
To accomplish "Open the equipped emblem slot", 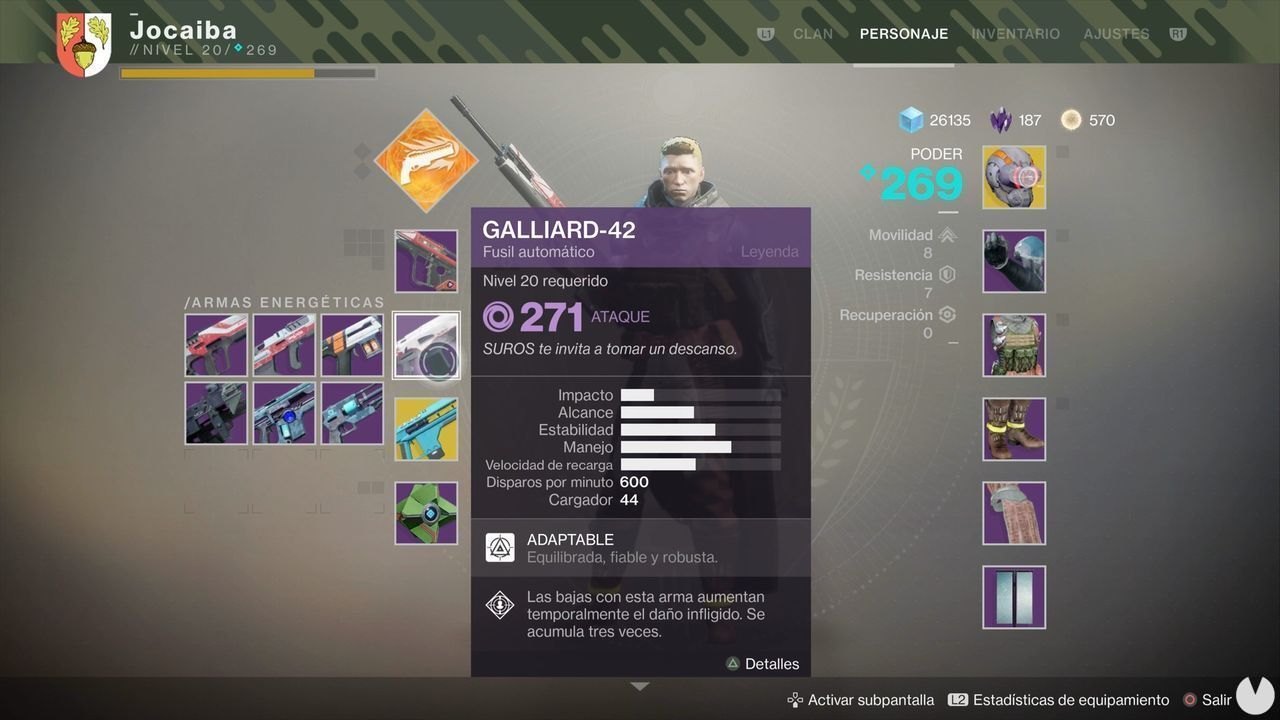I will pyautogui.click(x=1013, y=596).
